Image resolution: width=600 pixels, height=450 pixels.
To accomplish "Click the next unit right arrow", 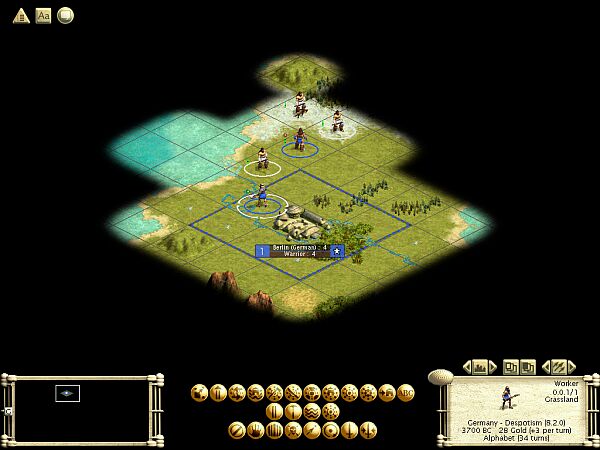I will (x=574, y=367).
